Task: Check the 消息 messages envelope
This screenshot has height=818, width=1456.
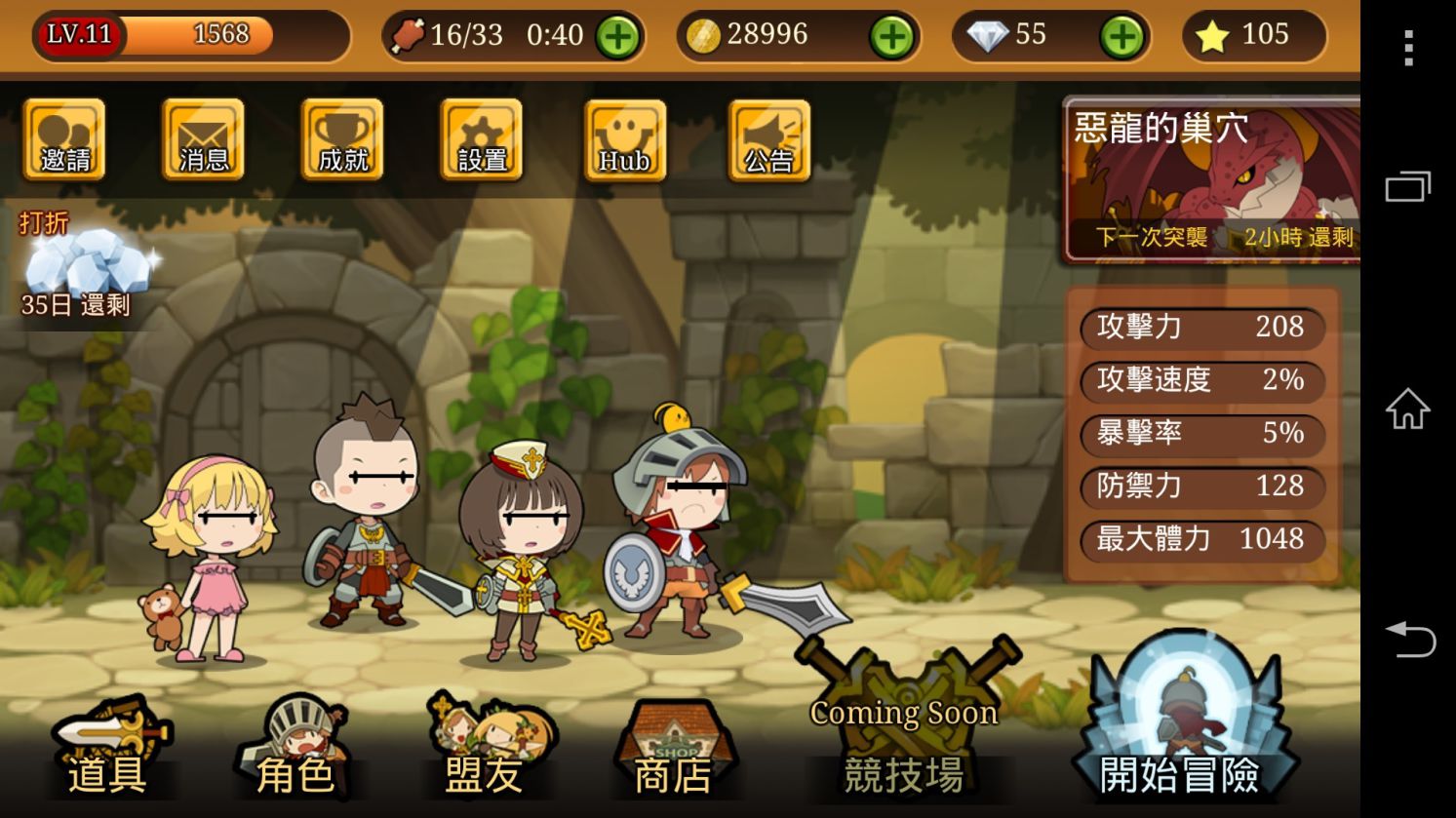Action: (x=203, y=140)
